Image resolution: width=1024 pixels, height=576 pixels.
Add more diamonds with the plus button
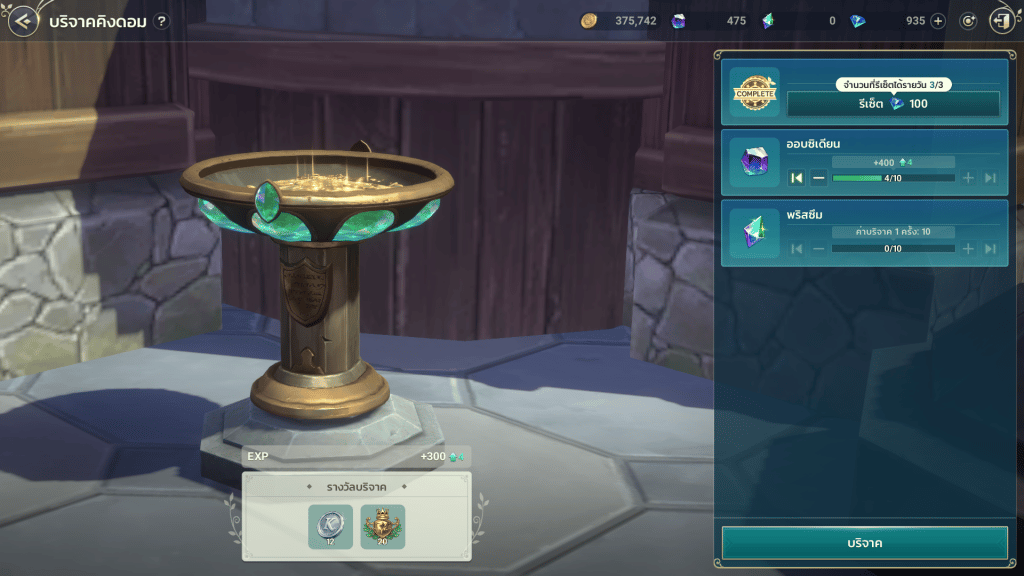937,21
